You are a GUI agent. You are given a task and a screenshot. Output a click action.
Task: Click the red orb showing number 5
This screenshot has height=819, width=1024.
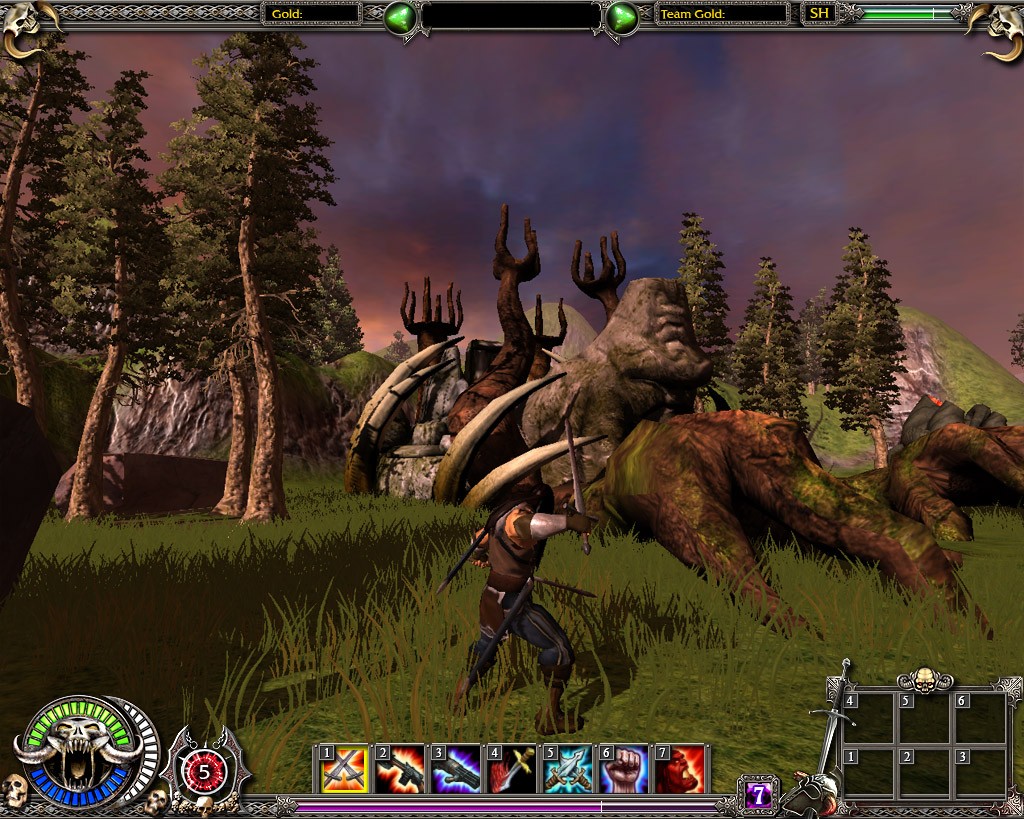205,771
